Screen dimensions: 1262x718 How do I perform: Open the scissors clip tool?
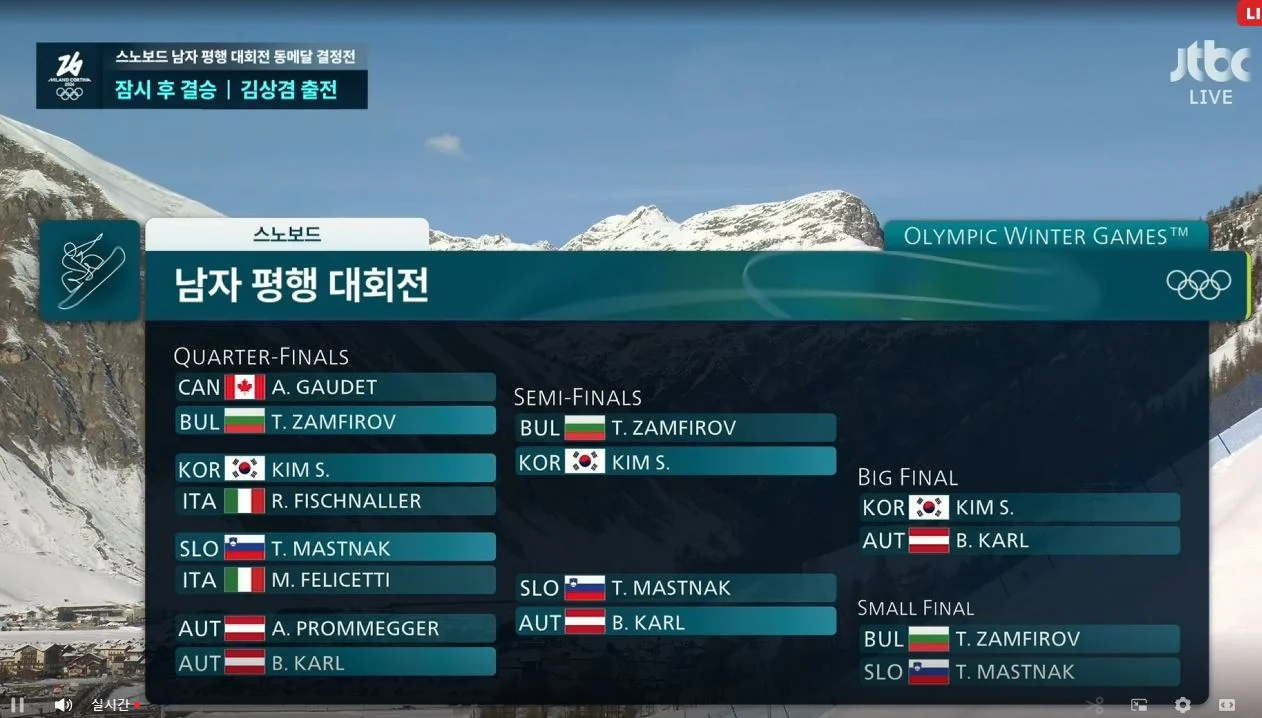pyautogui.click(x=1095, y=704)
